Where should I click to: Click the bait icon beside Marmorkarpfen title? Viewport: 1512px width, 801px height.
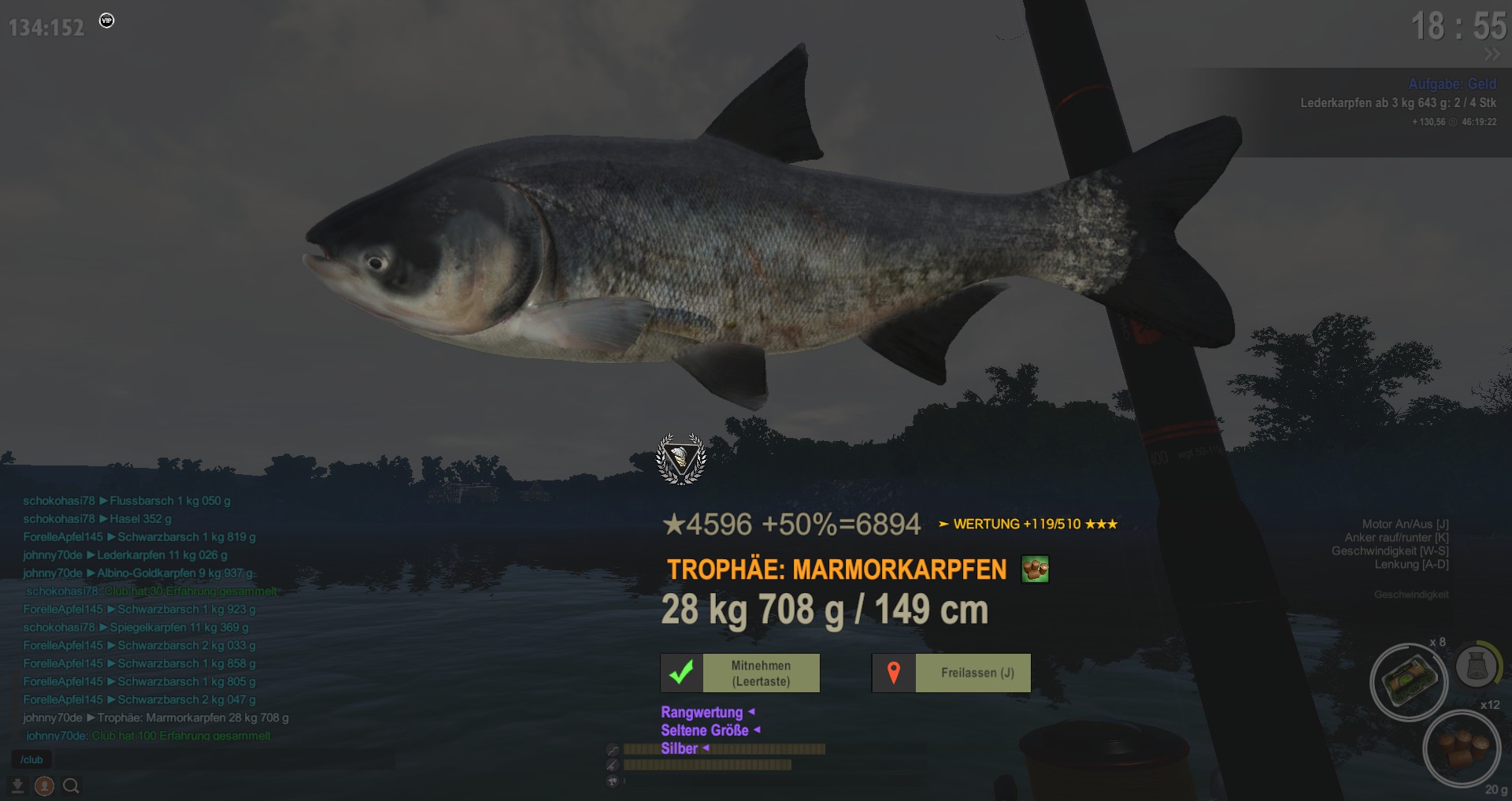[1035, 569]
